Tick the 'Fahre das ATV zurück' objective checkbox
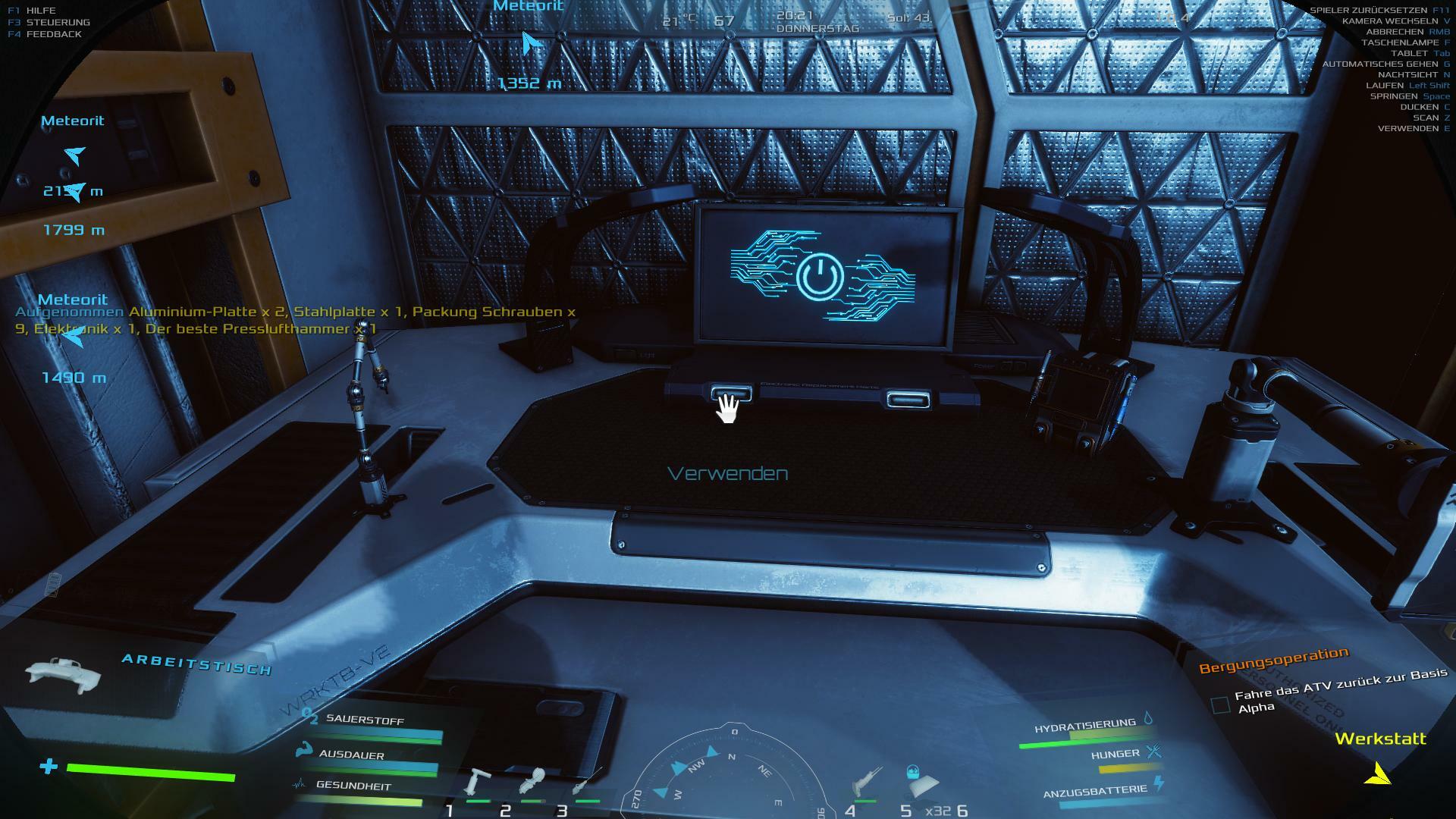This screenshot has height=819, width=1456. pos(1220,705)
